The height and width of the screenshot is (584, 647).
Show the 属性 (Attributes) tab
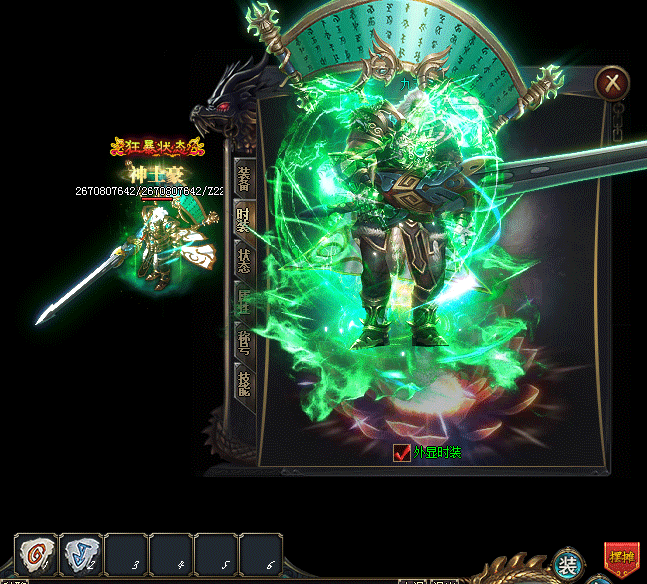point(244,300)
